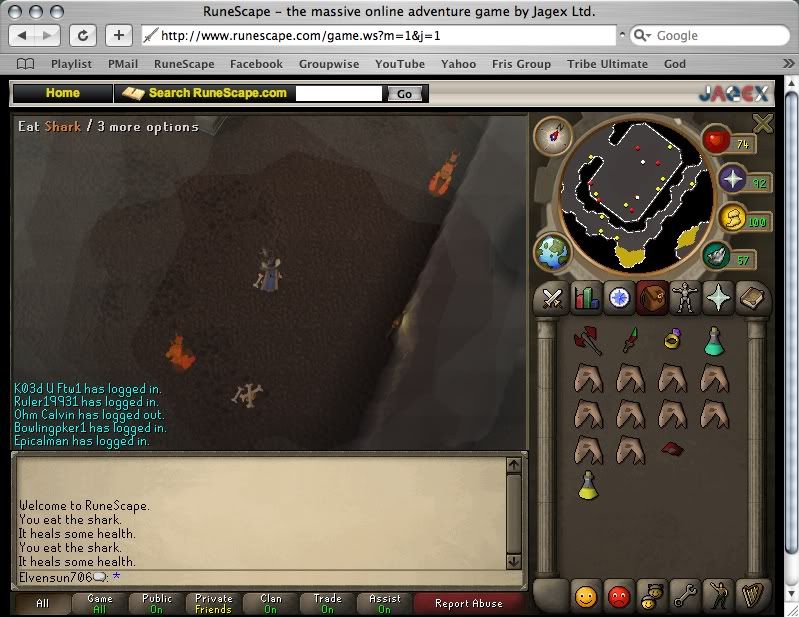Open the spellbook tab
This screenshot has width=799, height=617.
[751, 298]
